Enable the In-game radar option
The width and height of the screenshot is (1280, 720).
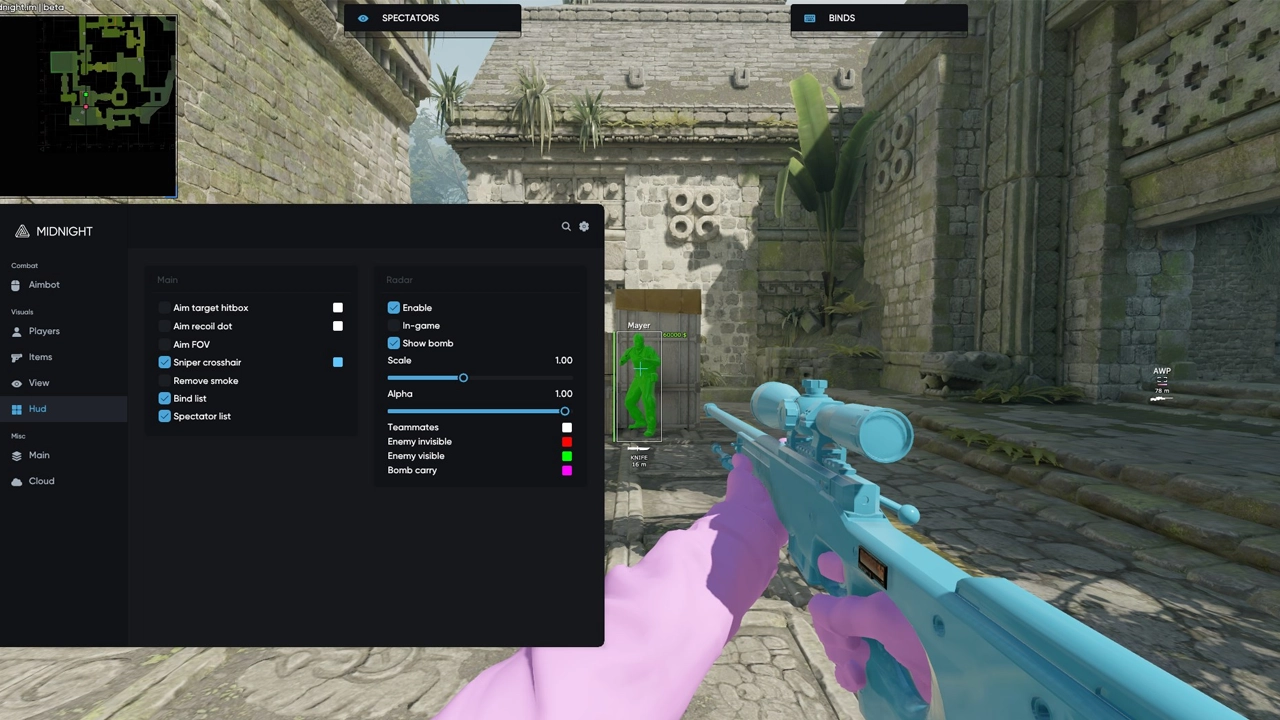pos(394,326)
